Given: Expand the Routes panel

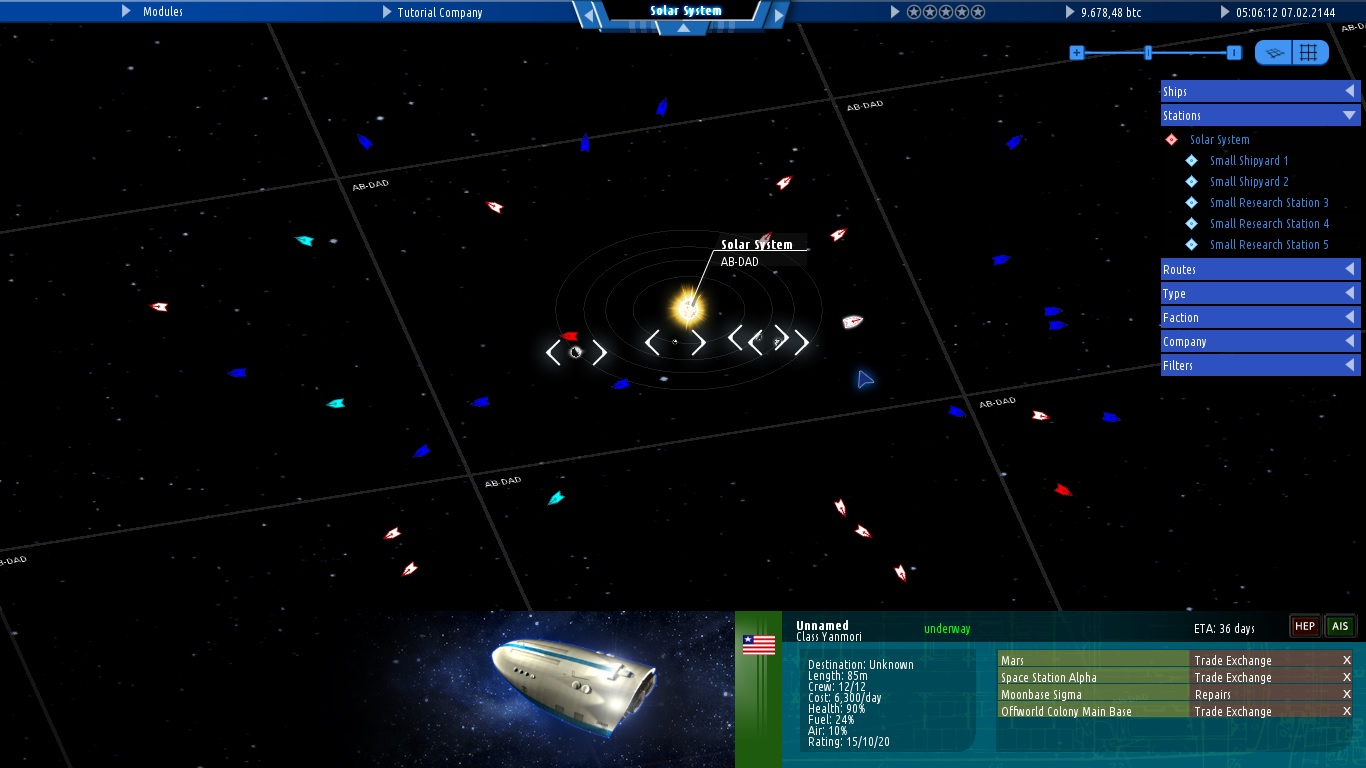Looking at the screenshot, I should [1259, 268].
